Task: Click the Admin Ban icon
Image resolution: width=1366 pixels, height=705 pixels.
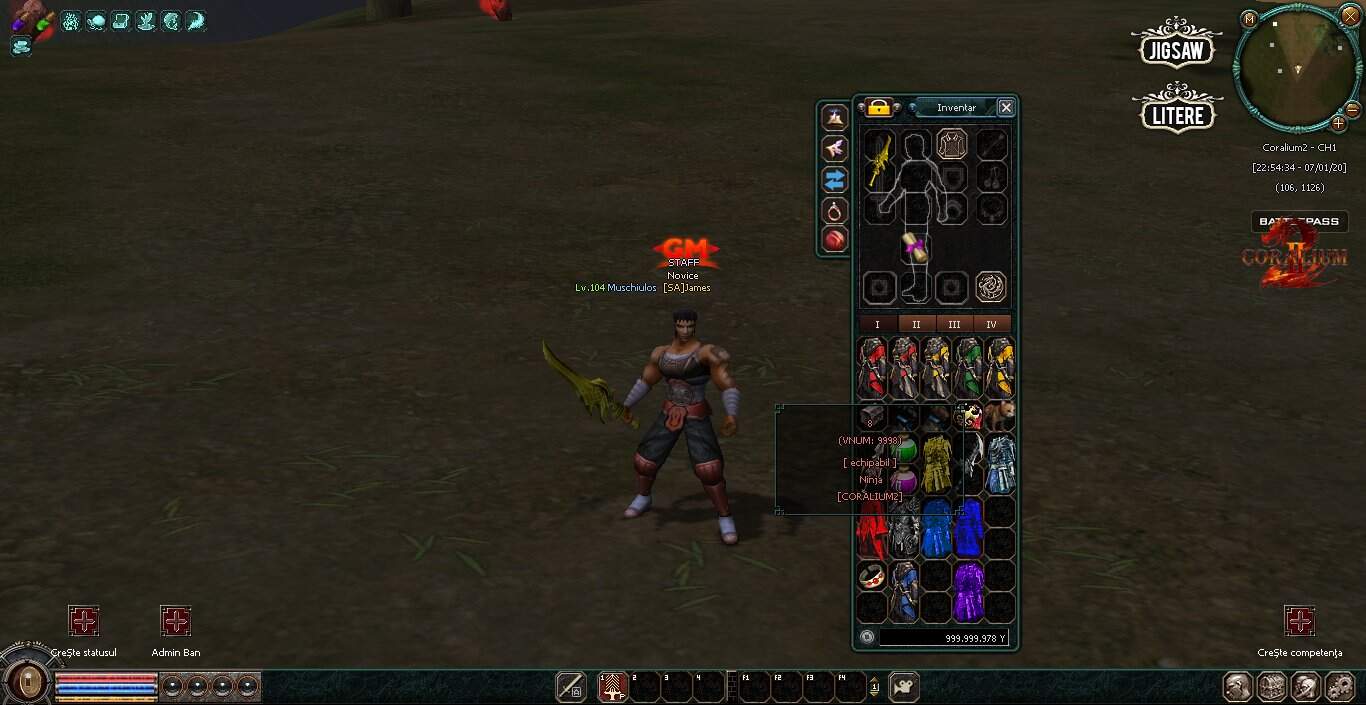Action: click(x=176, y=621)
